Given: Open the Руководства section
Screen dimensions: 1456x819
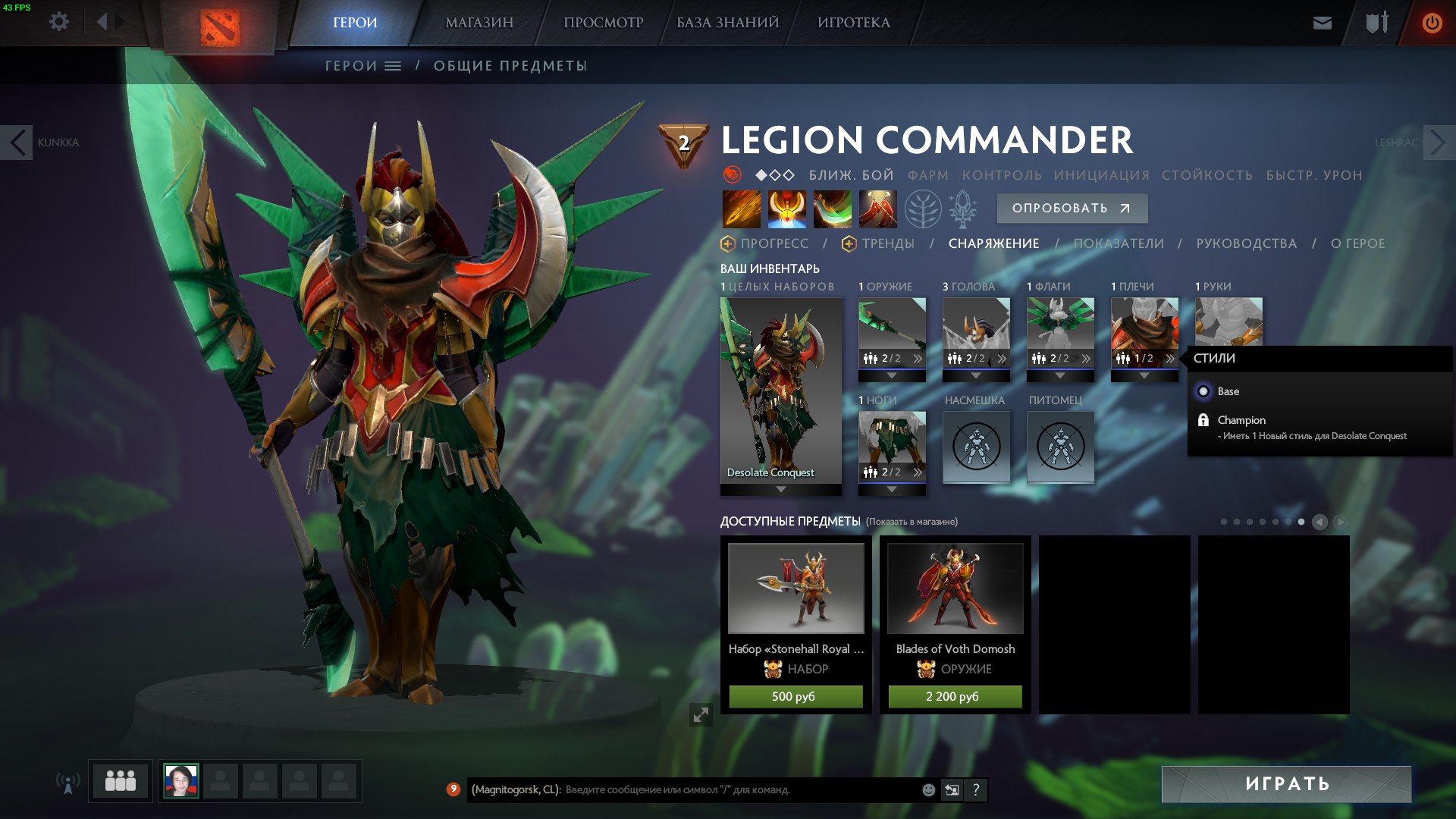Looking at the screenshot, I should pyautogui.click(x=1246, y=243).
